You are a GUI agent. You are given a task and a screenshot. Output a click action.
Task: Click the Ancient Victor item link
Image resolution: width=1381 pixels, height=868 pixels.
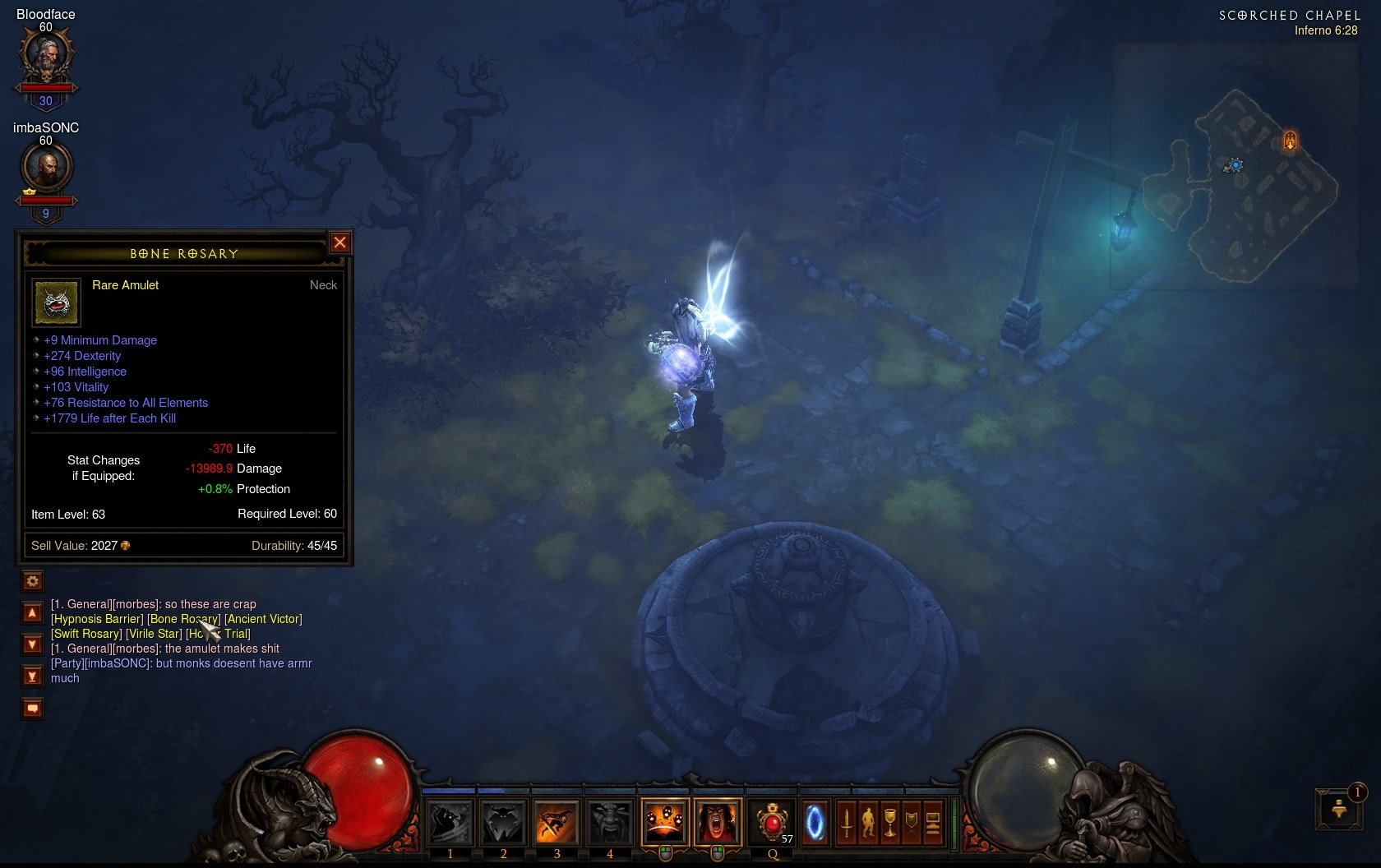point(263,619)
